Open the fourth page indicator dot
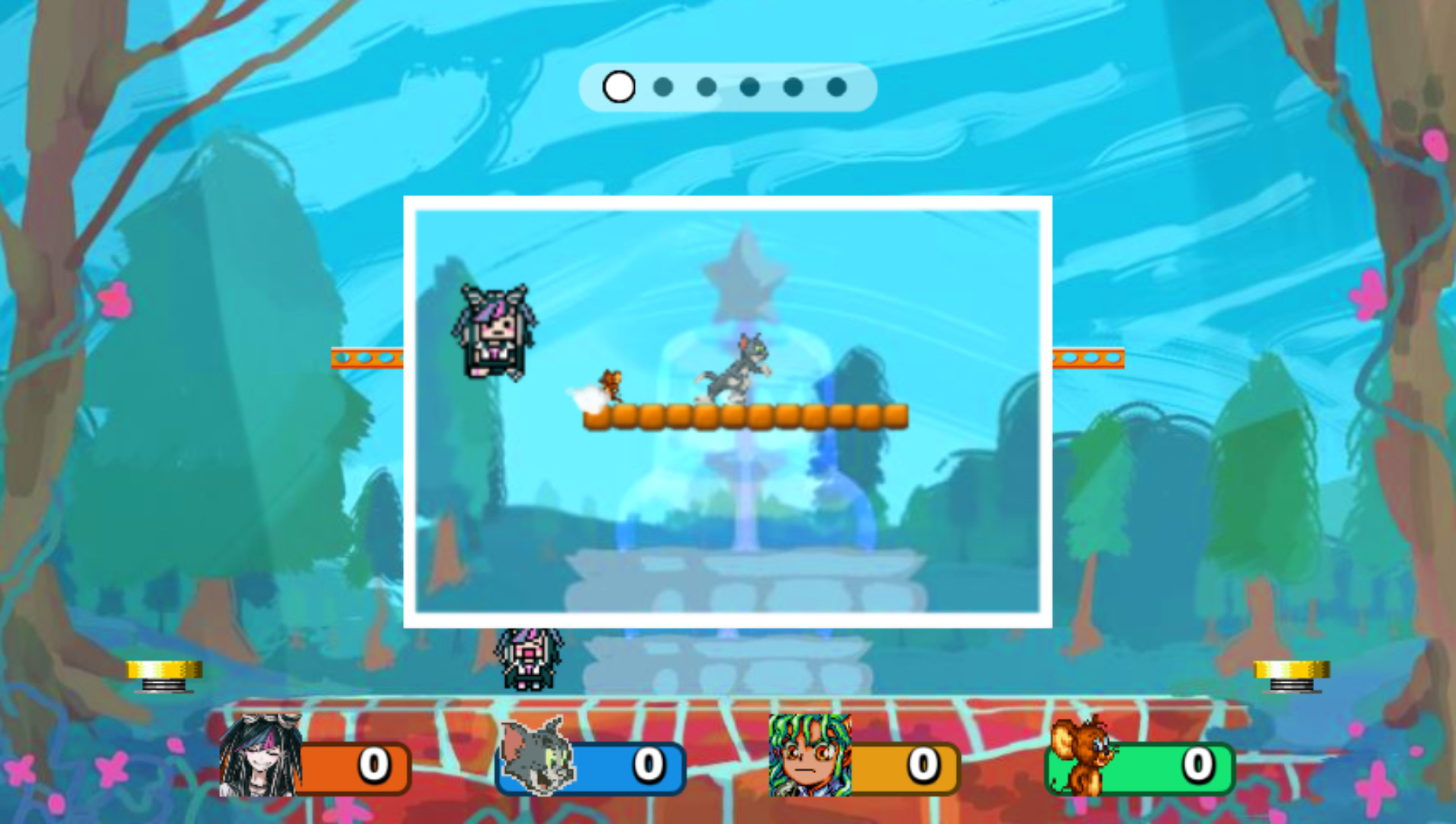The image size is (1456, 824). [749, 87]
